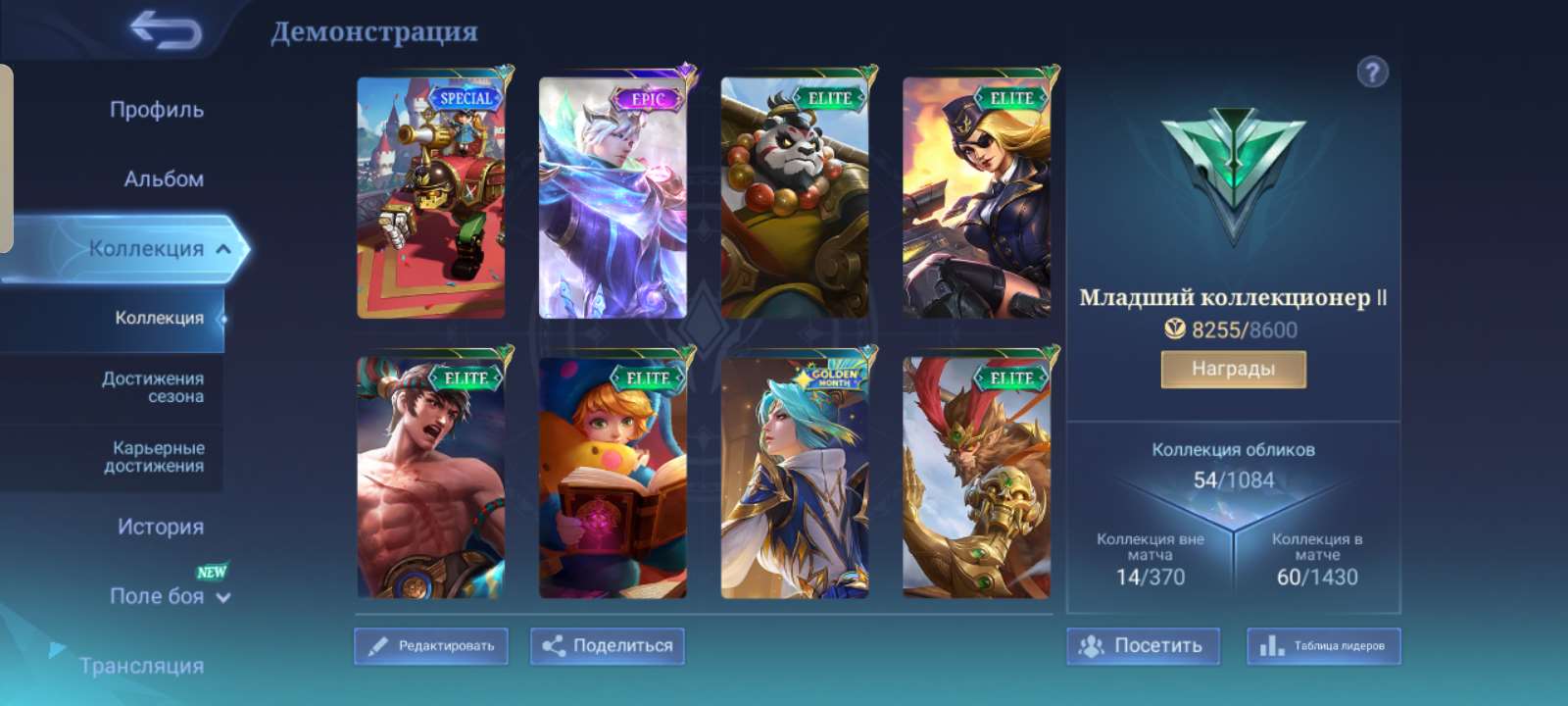The image size is (1568, 706).
Task: Click the back arrow to exit demonstration
Action: point(165,31)
